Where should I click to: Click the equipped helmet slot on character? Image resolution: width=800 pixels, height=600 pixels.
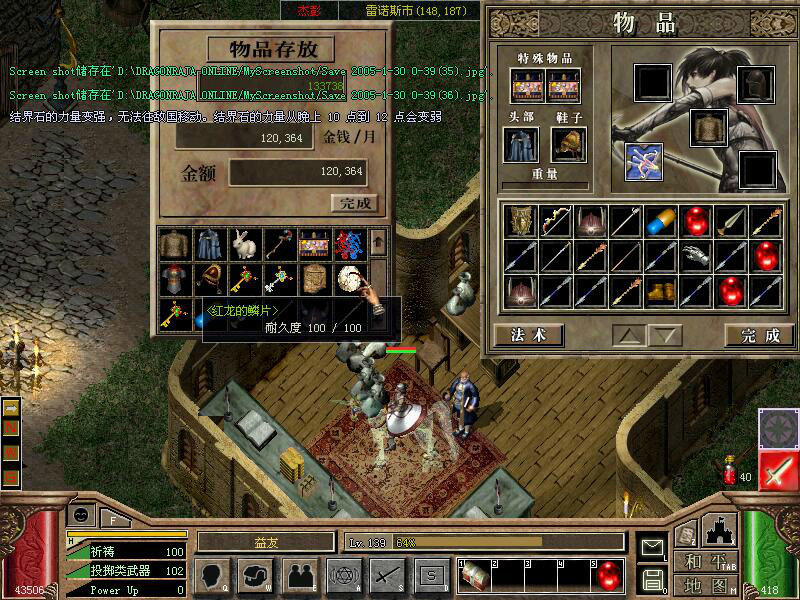(x=755, y=83)
